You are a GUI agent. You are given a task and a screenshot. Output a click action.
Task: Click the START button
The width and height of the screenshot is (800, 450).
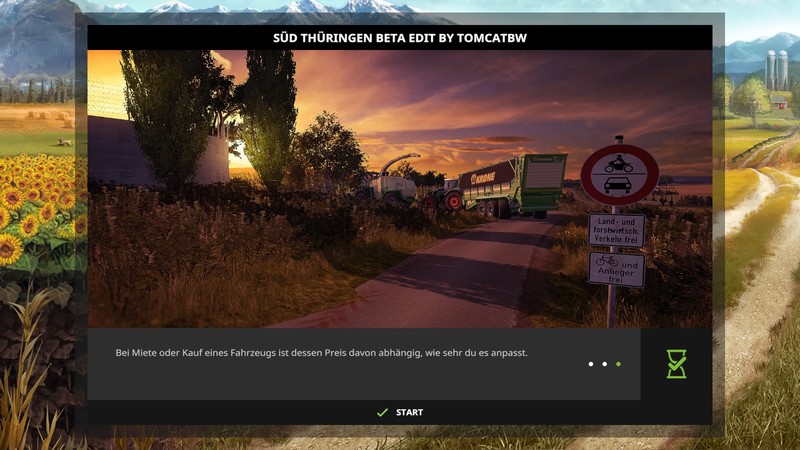[400, 412]
